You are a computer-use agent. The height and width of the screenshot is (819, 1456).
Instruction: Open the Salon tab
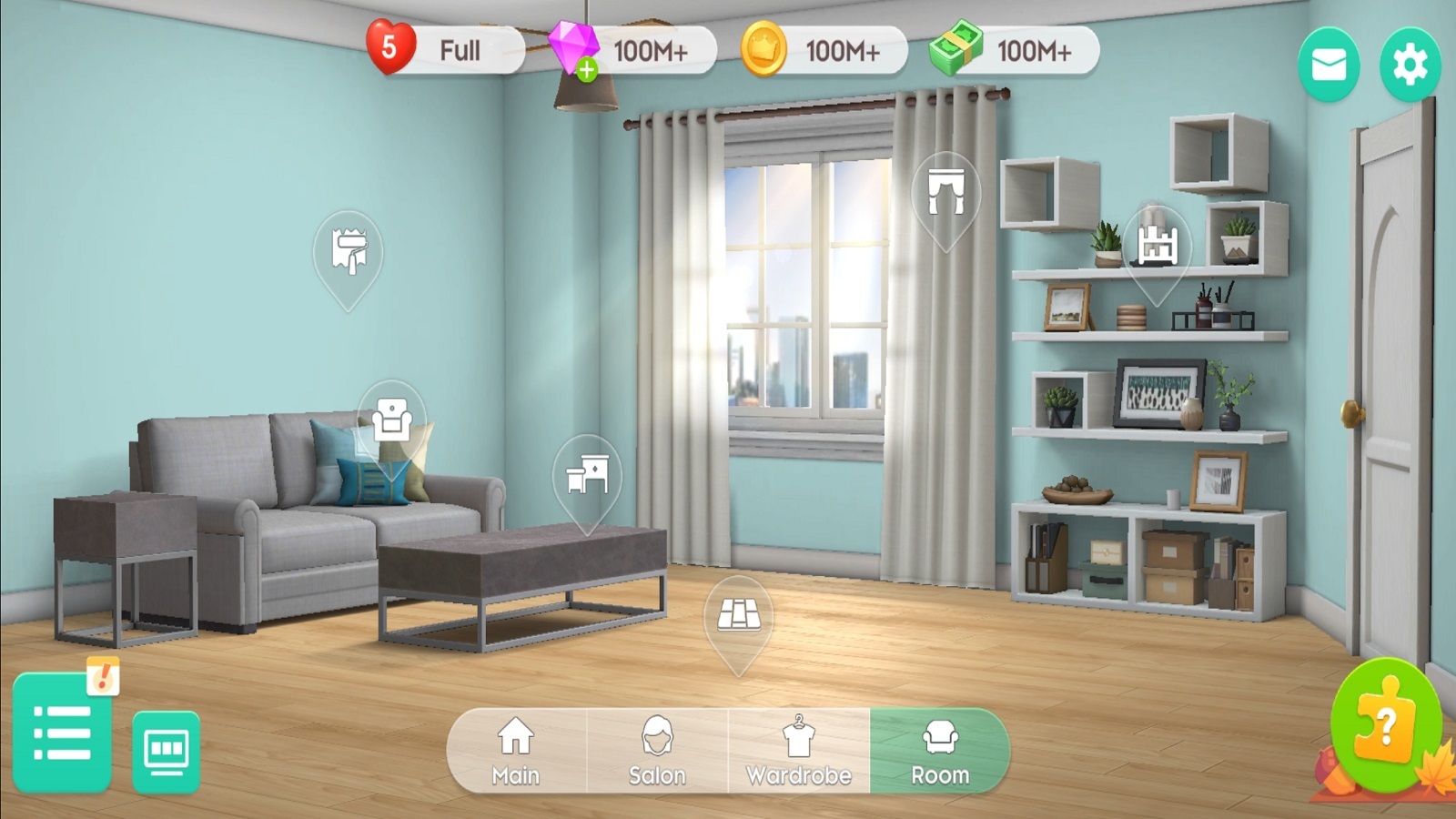point(657,751)
